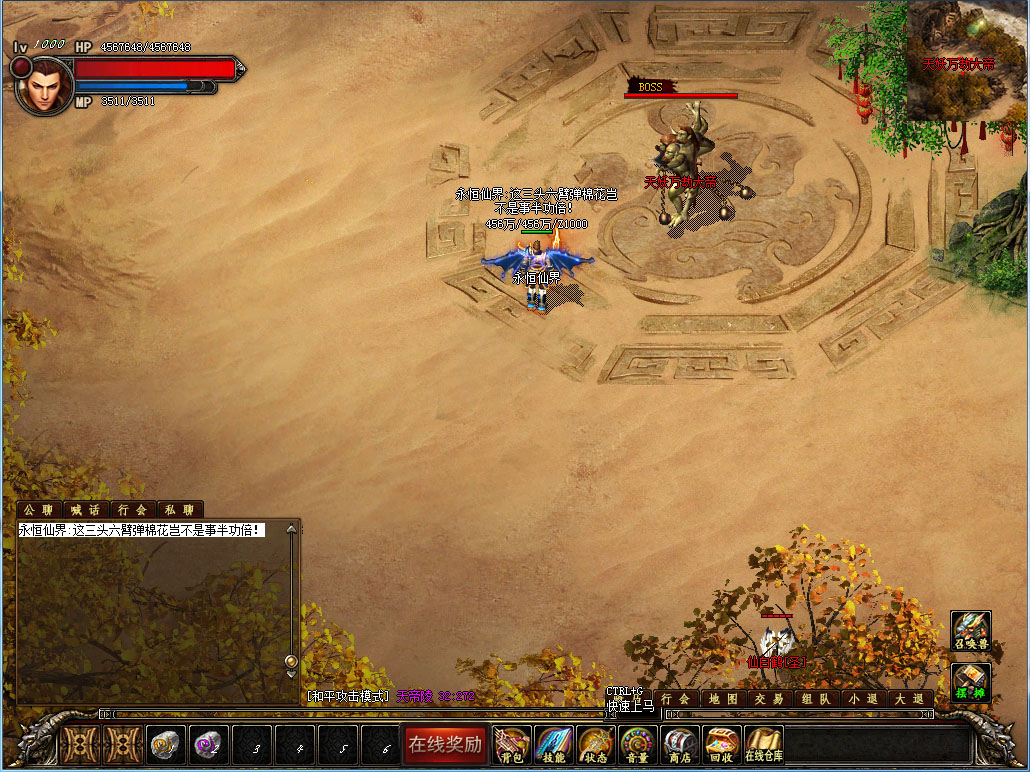Click the 大退 exit game button
The height and width of the screenshot is (772, 1030).
point(910,699)
